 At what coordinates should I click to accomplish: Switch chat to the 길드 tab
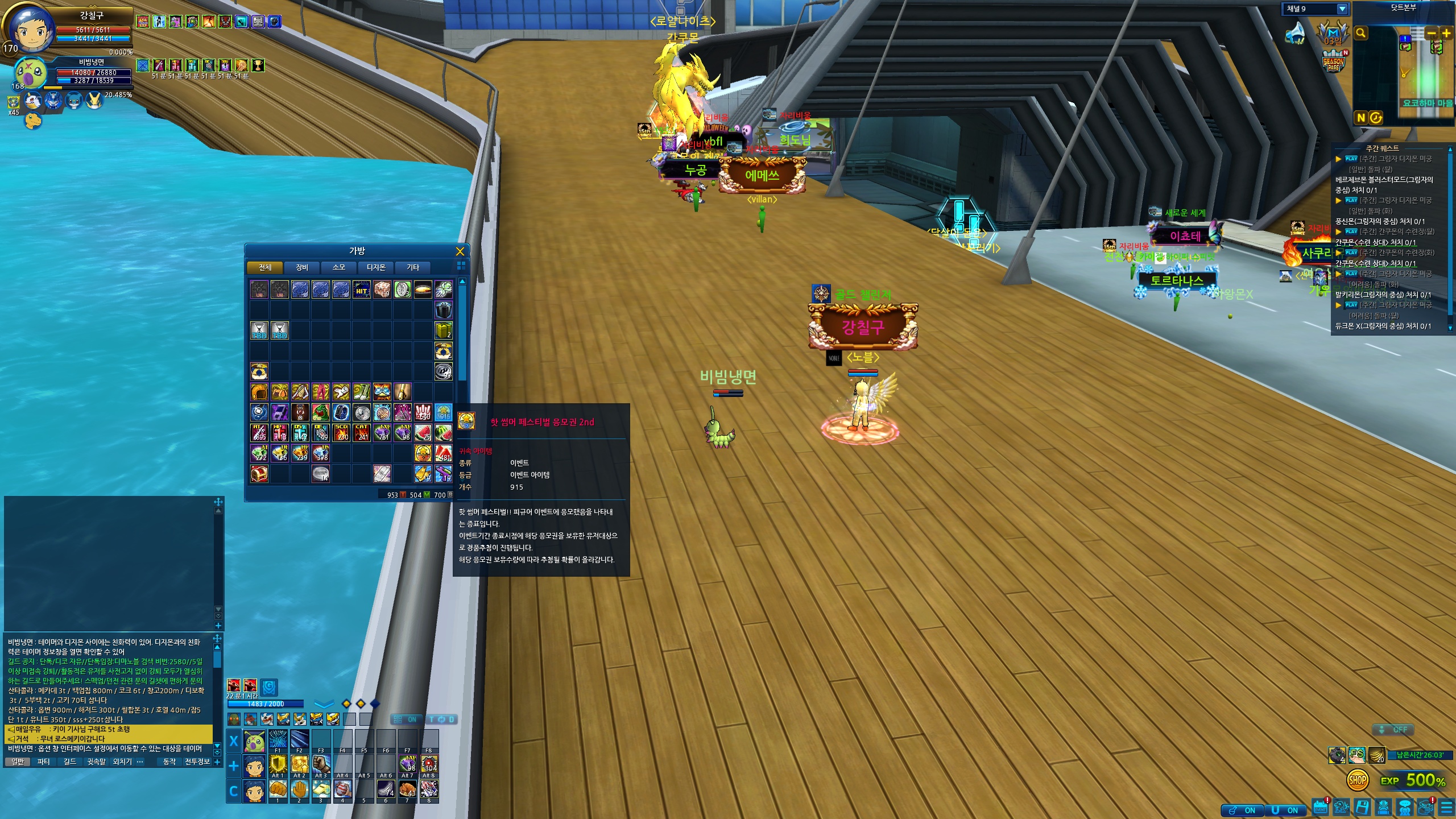69,762
